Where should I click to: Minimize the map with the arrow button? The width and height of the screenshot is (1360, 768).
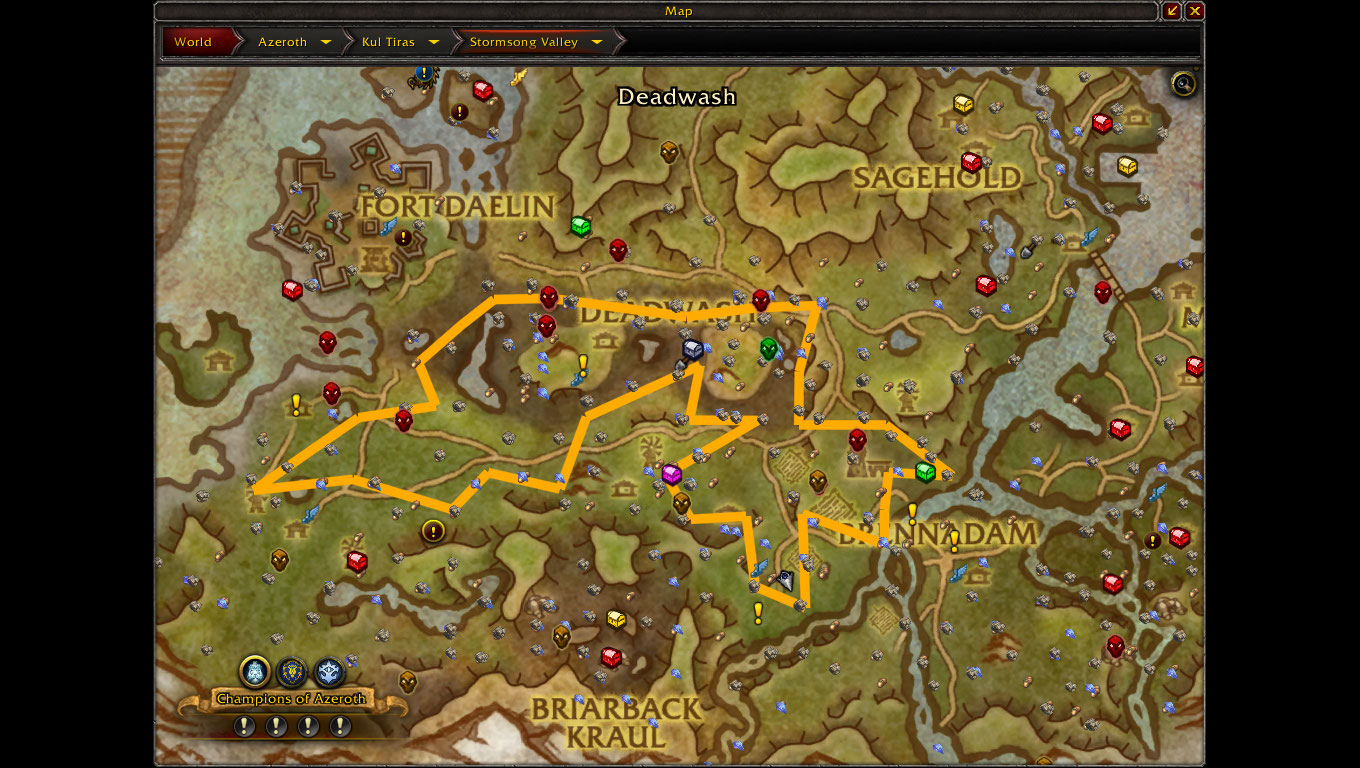coord(1173,11)
